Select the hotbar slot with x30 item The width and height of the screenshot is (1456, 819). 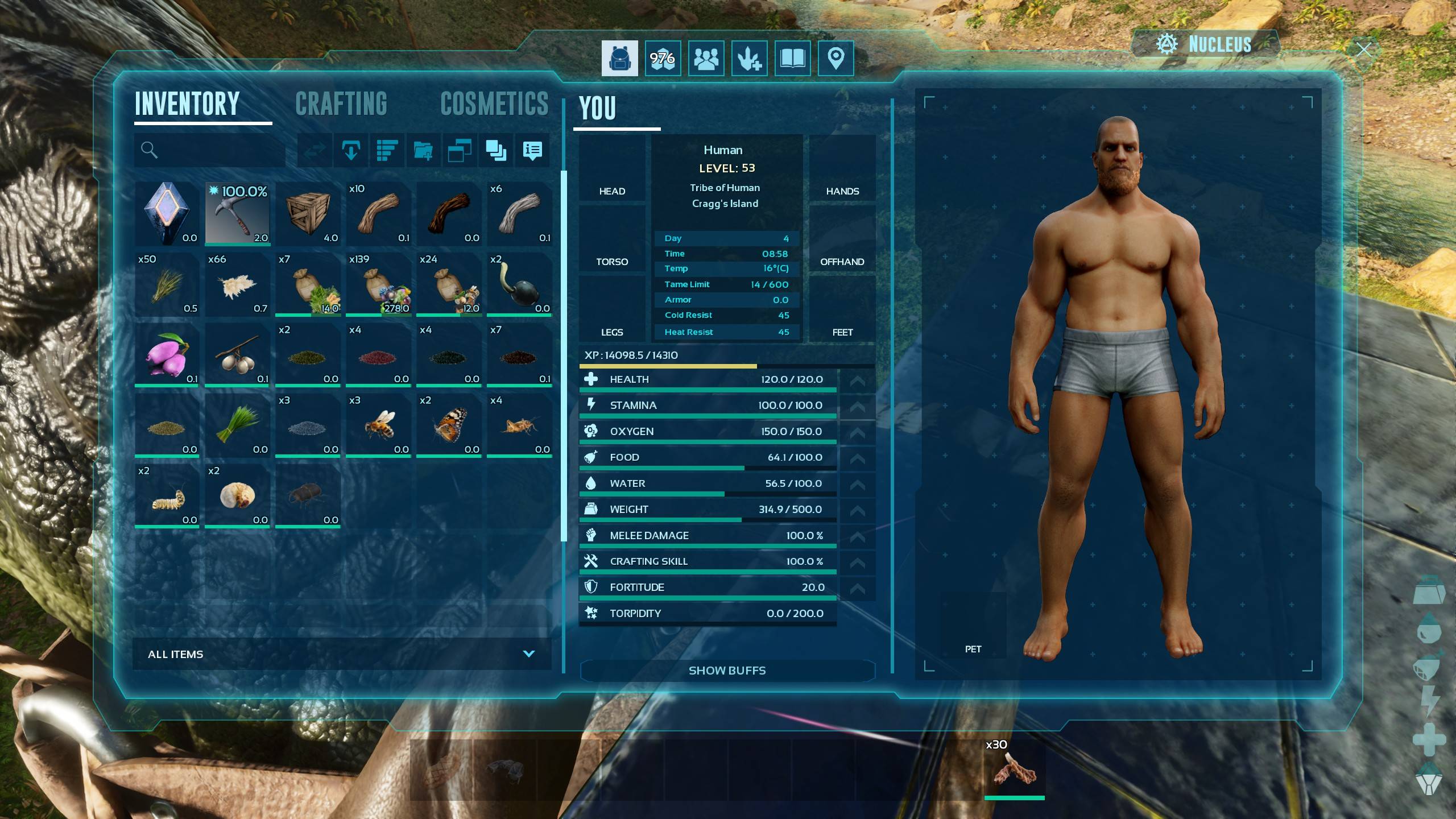point(1015,771)
